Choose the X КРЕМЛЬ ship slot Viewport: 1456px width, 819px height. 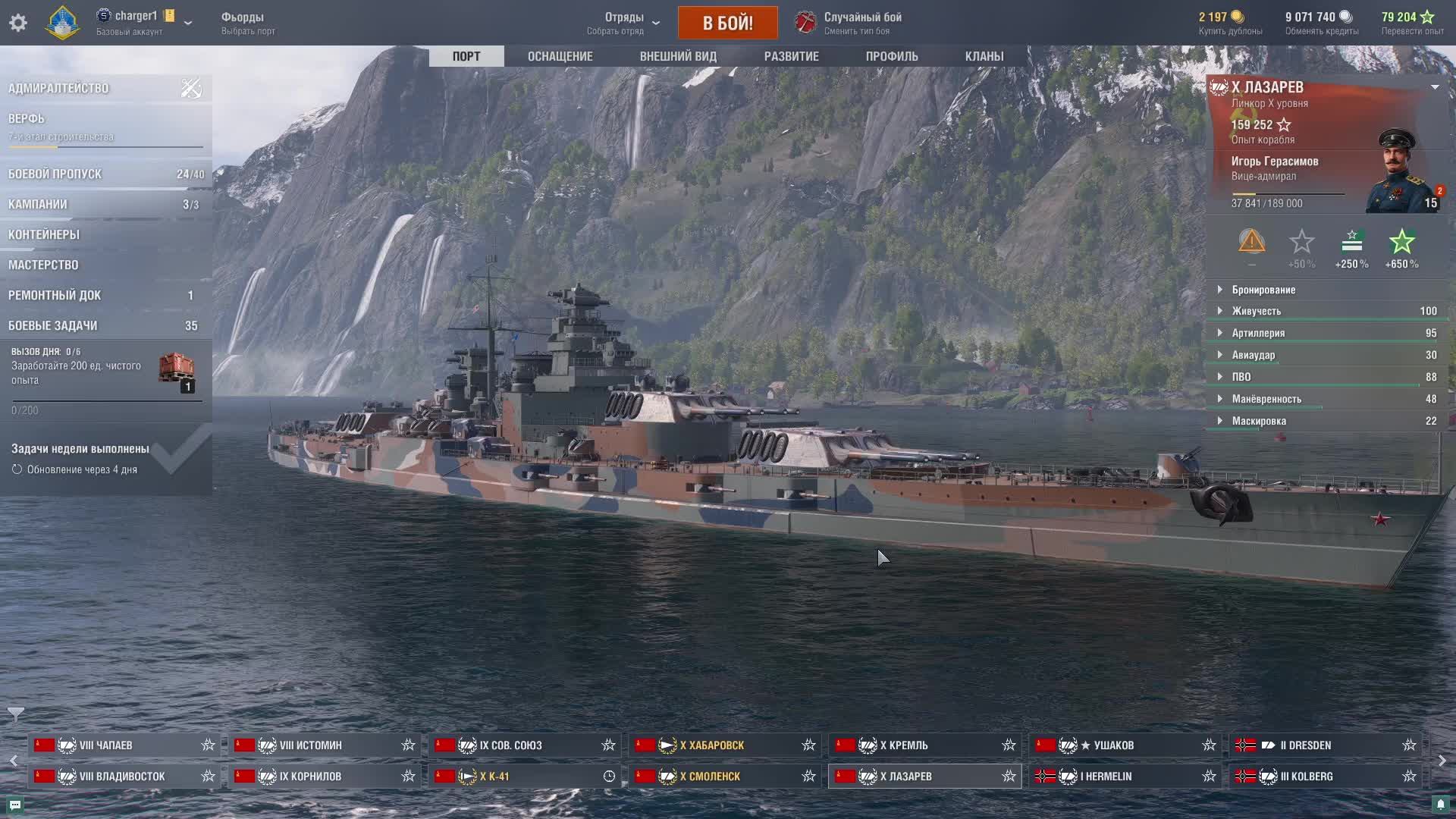point(904,745)
